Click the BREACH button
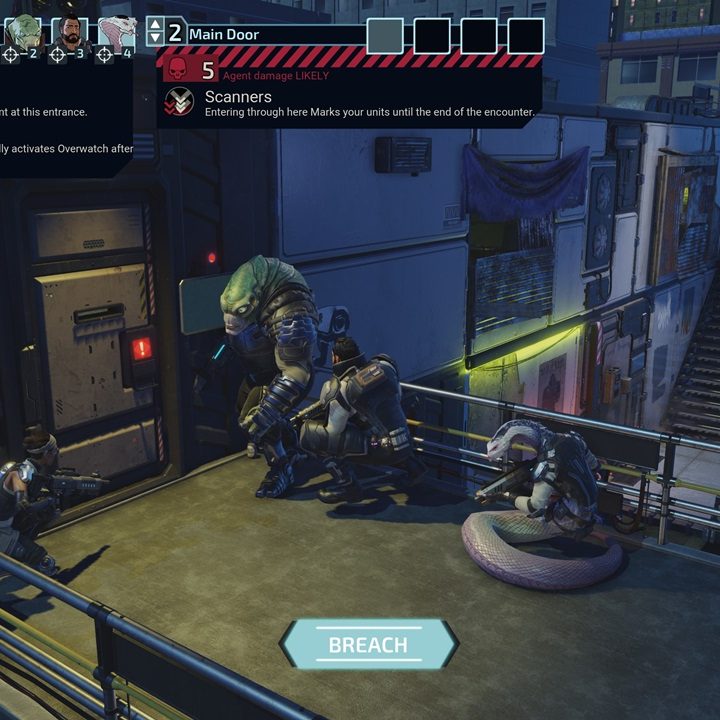Screen dimensions: 720x720 click(x=368, y=644)
